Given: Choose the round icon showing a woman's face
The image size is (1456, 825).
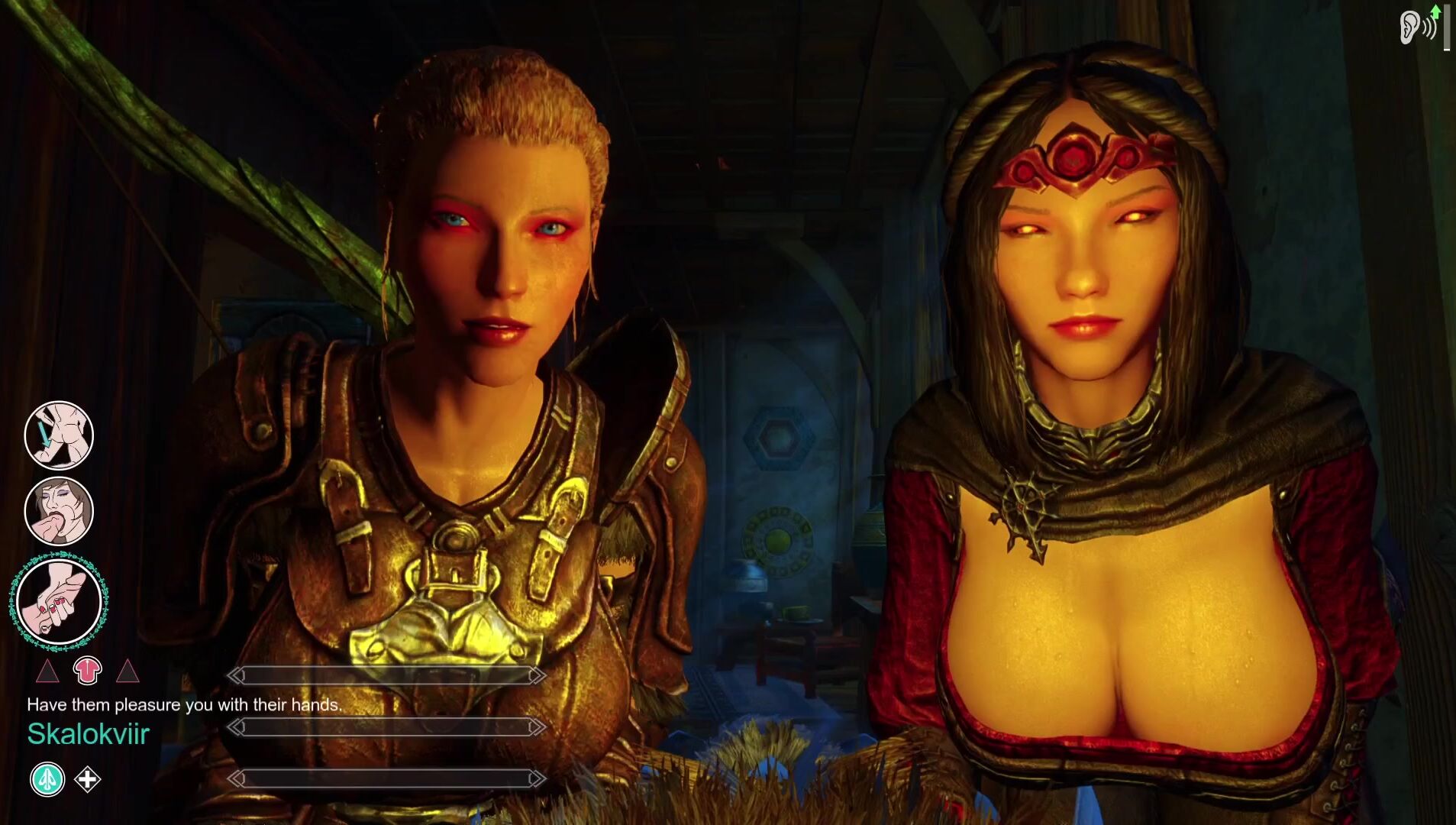Looking at the screenshot, I should point(59,511).
